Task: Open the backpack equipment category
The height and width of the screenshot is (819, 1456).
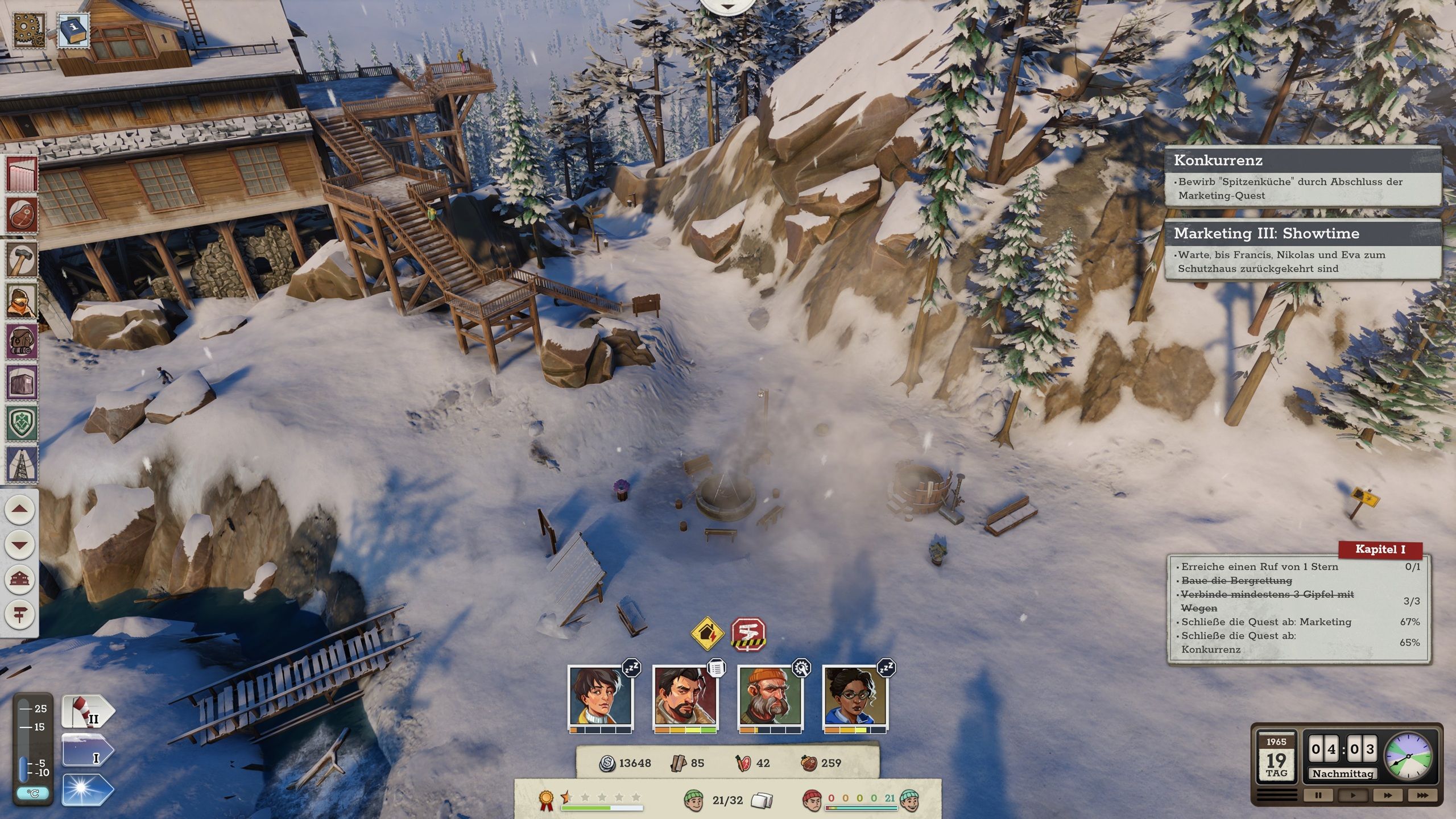Action: tap(22, 341)
